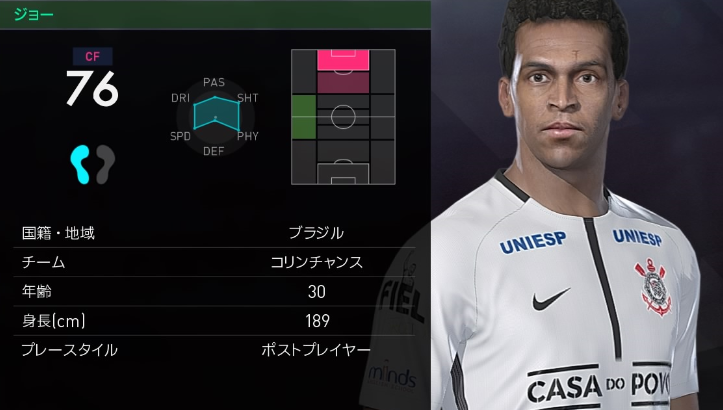
Task: Select the チーム (team) row
Action: [215, 262]
